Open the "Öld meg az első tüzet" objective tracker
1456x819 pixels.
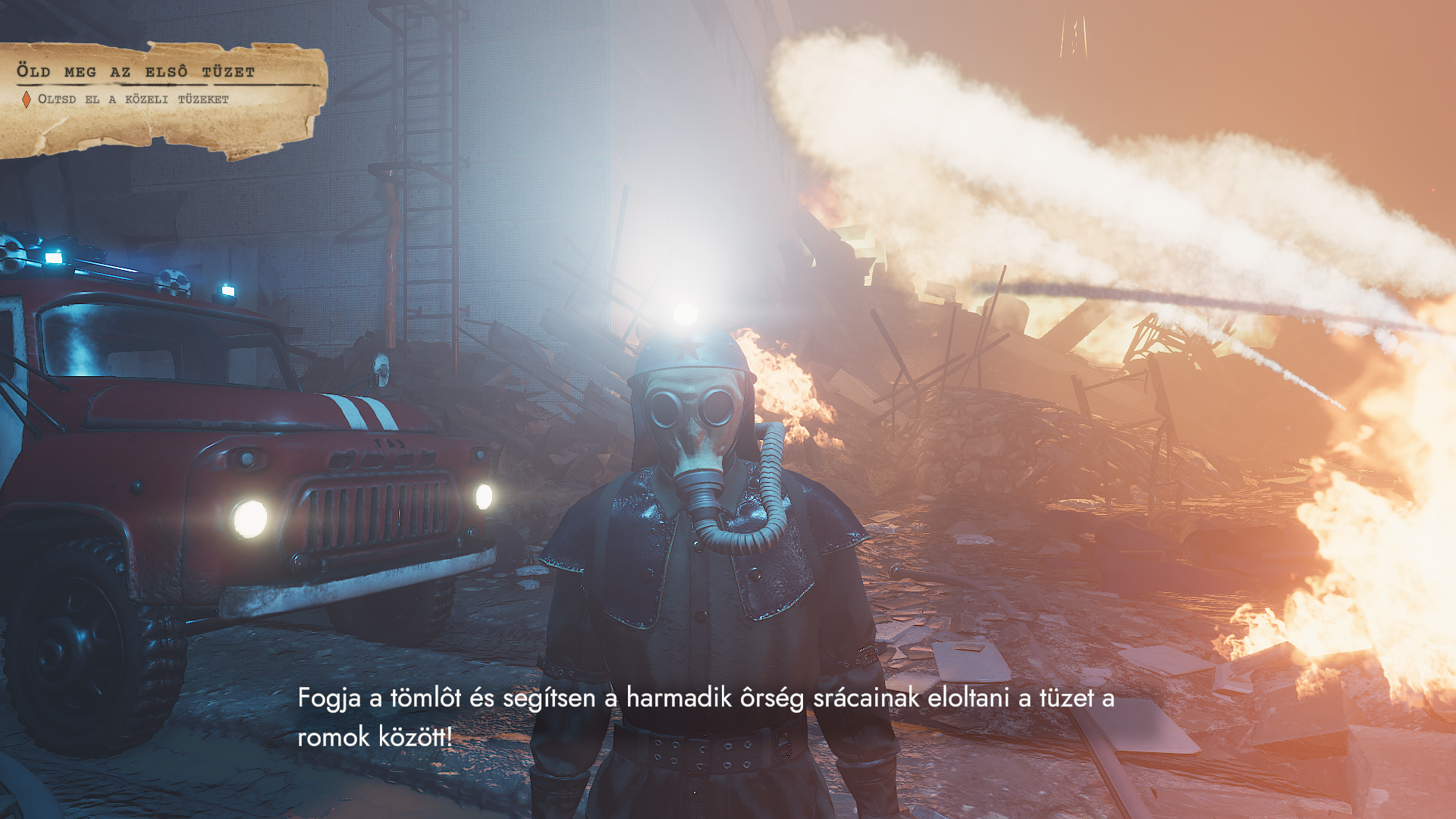[136, 72]
